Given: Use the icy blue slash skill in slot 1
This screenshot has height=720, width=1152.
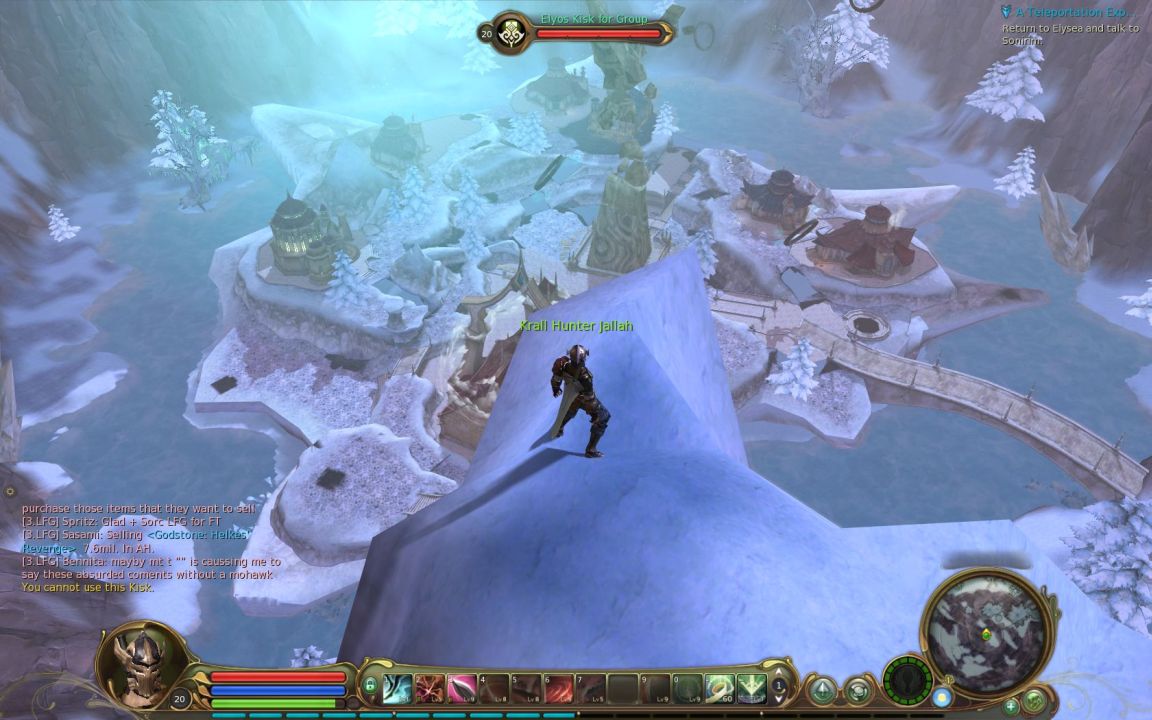Looking at the screenshot, I should (x=397, y=687).
